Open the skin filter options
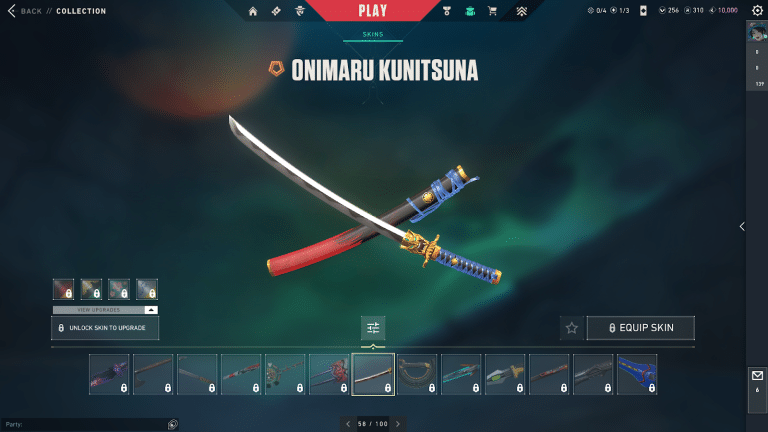The image size is (768, 432). (373, 327)
